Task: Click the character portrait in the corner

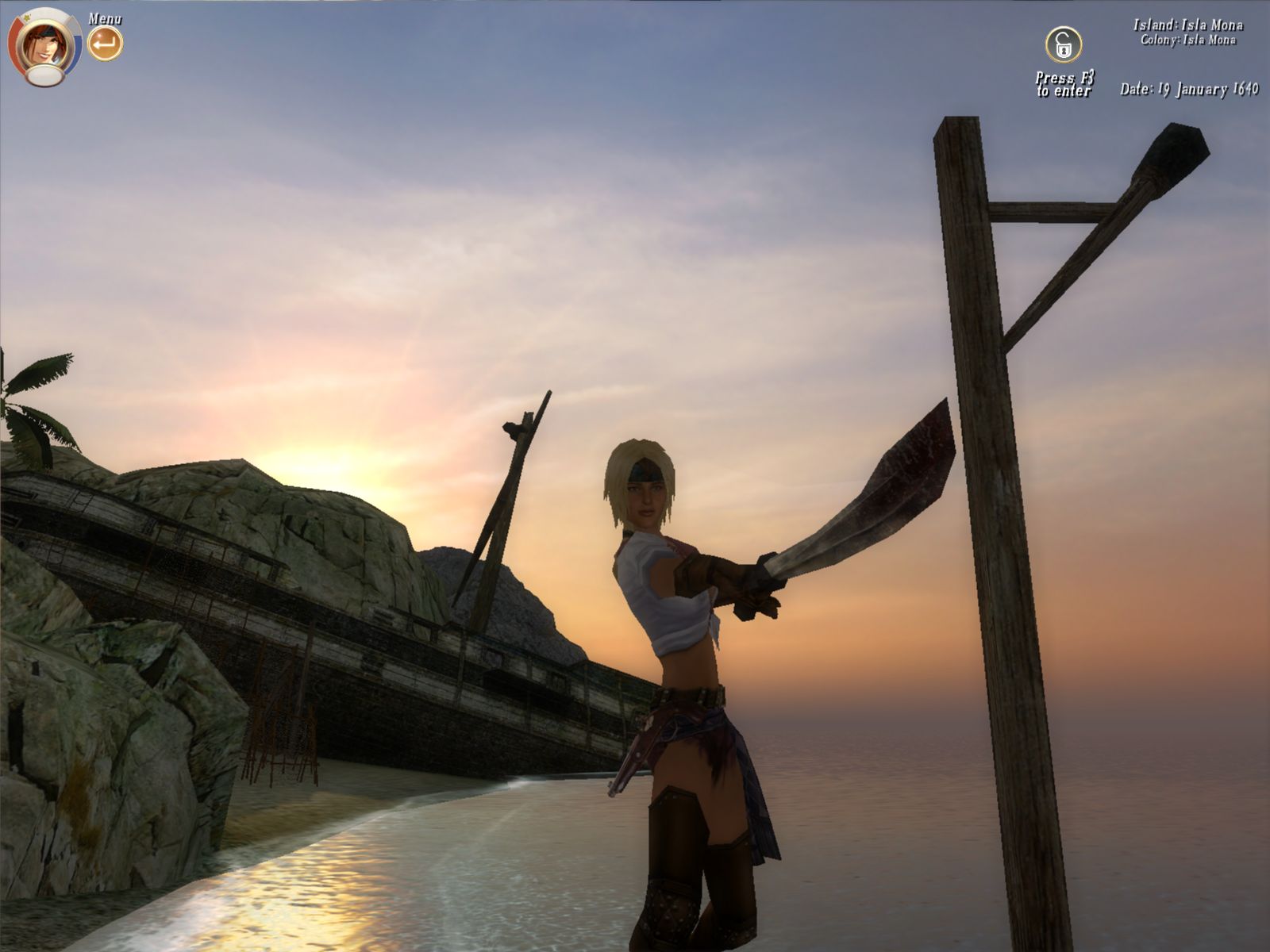Action: point(44,46)
